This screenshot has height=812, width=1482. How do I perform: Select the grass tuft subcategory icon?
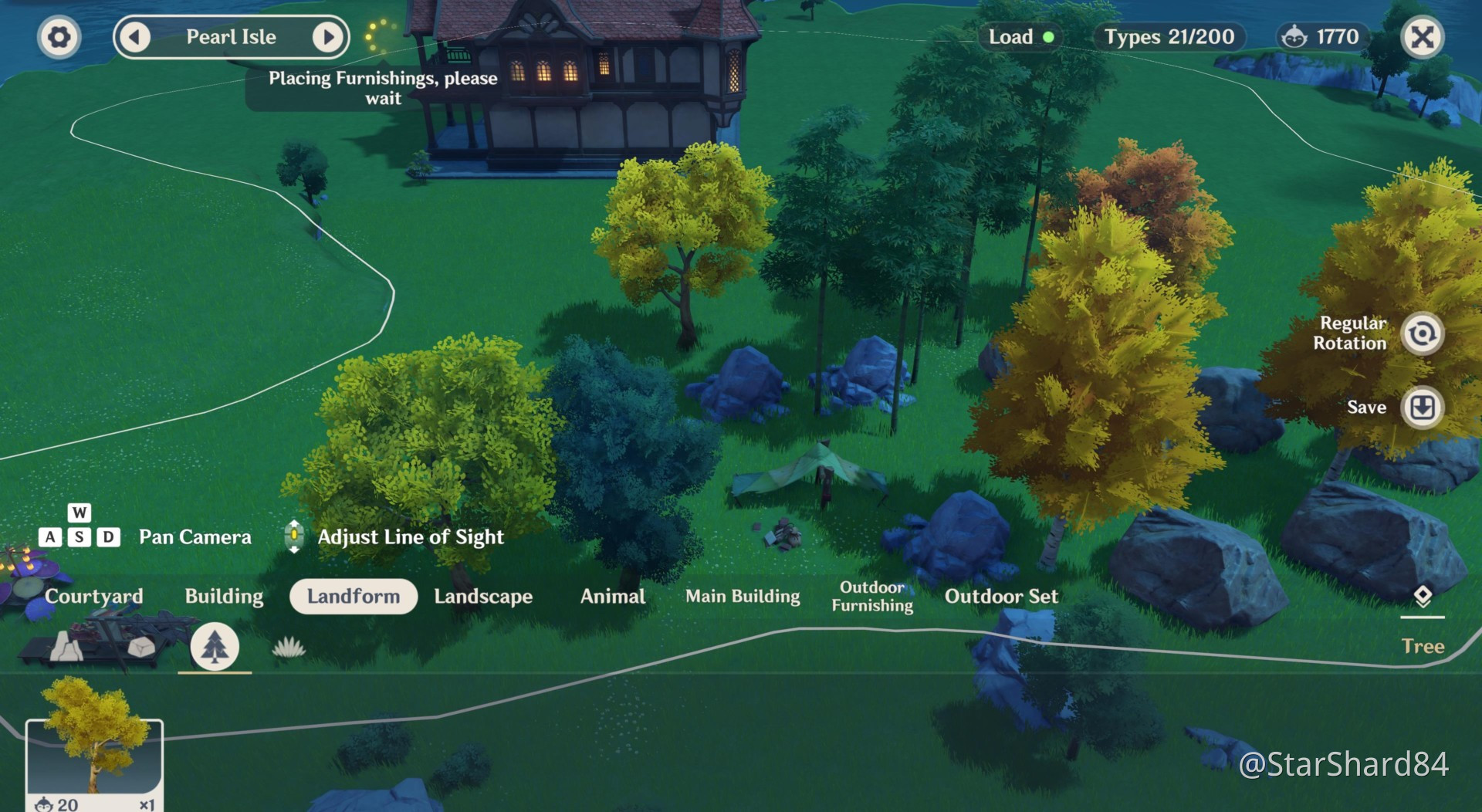289,647
